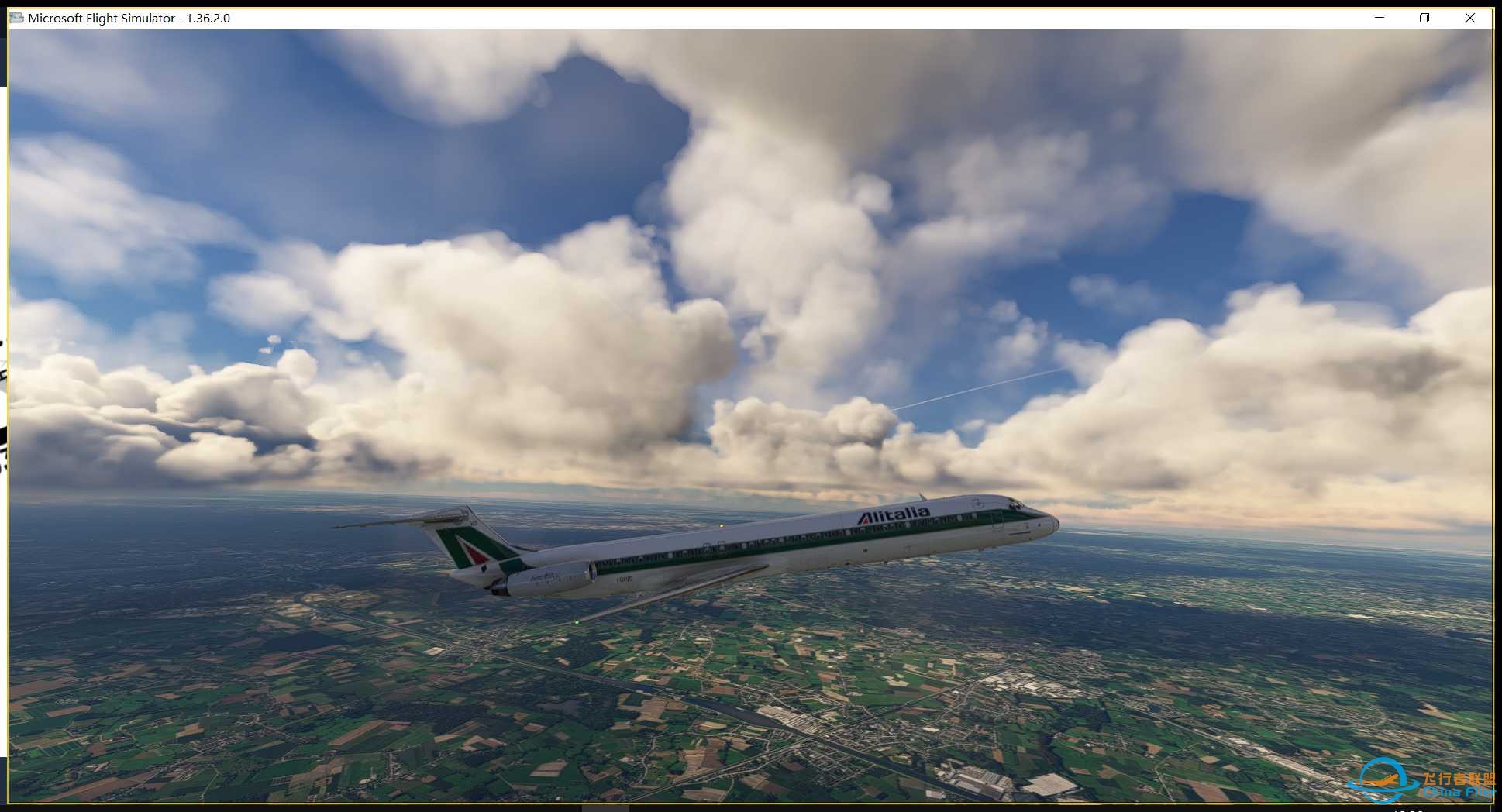Click the Microsoft Flight Simulator title bar icon

pyautogui.click(x=16, y=17)
